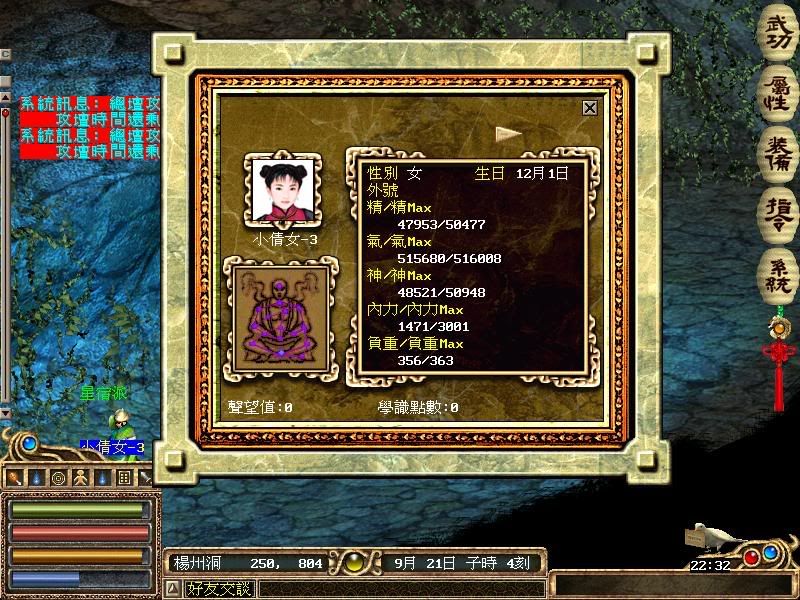Click the concentric circle target icon

tap(58, 478)
